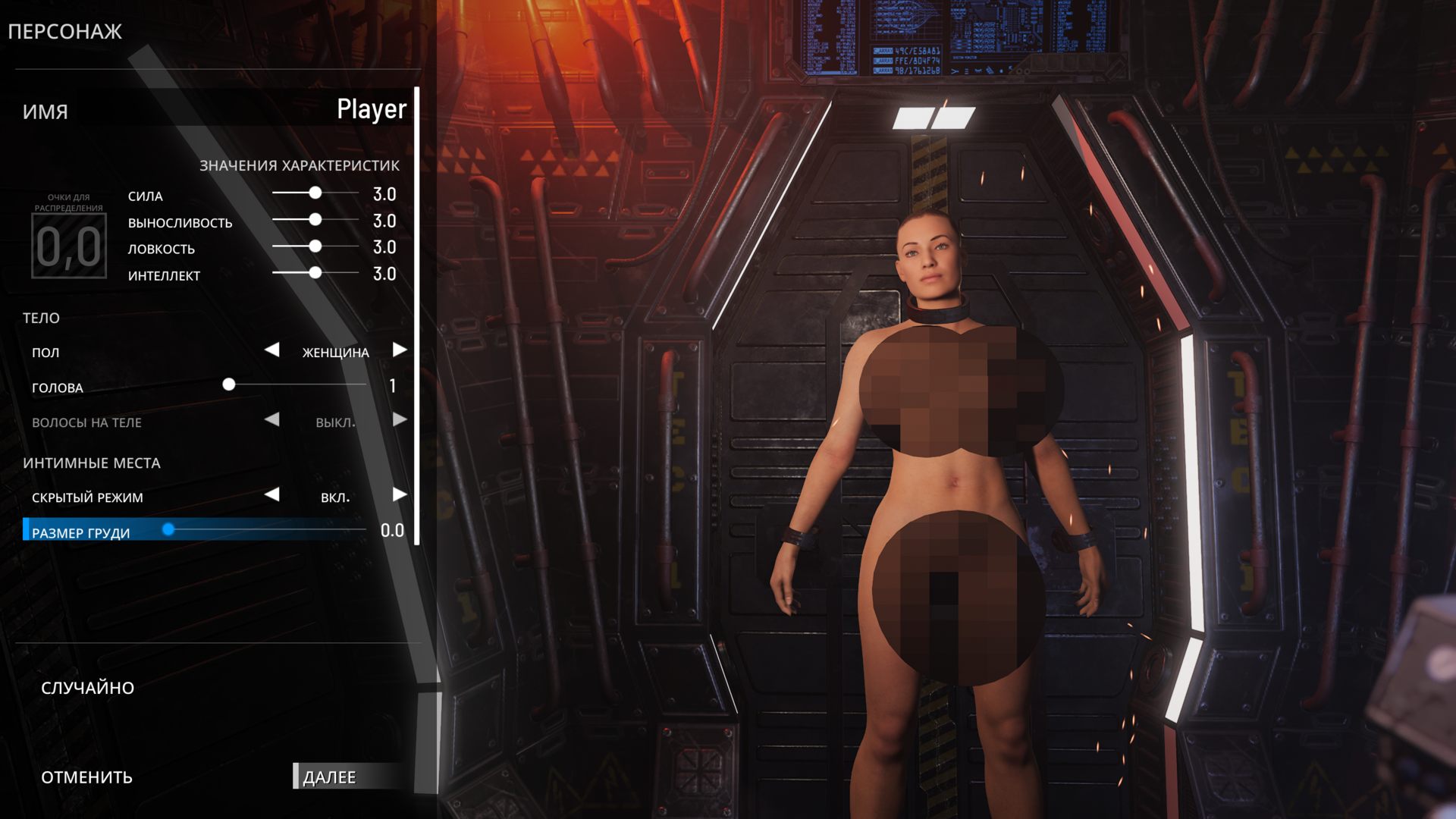This screenshot has width=1456, height=819.
Task: Adjust the ИНТЕЛЛЕКТ slider
Action: coord(315,273)
